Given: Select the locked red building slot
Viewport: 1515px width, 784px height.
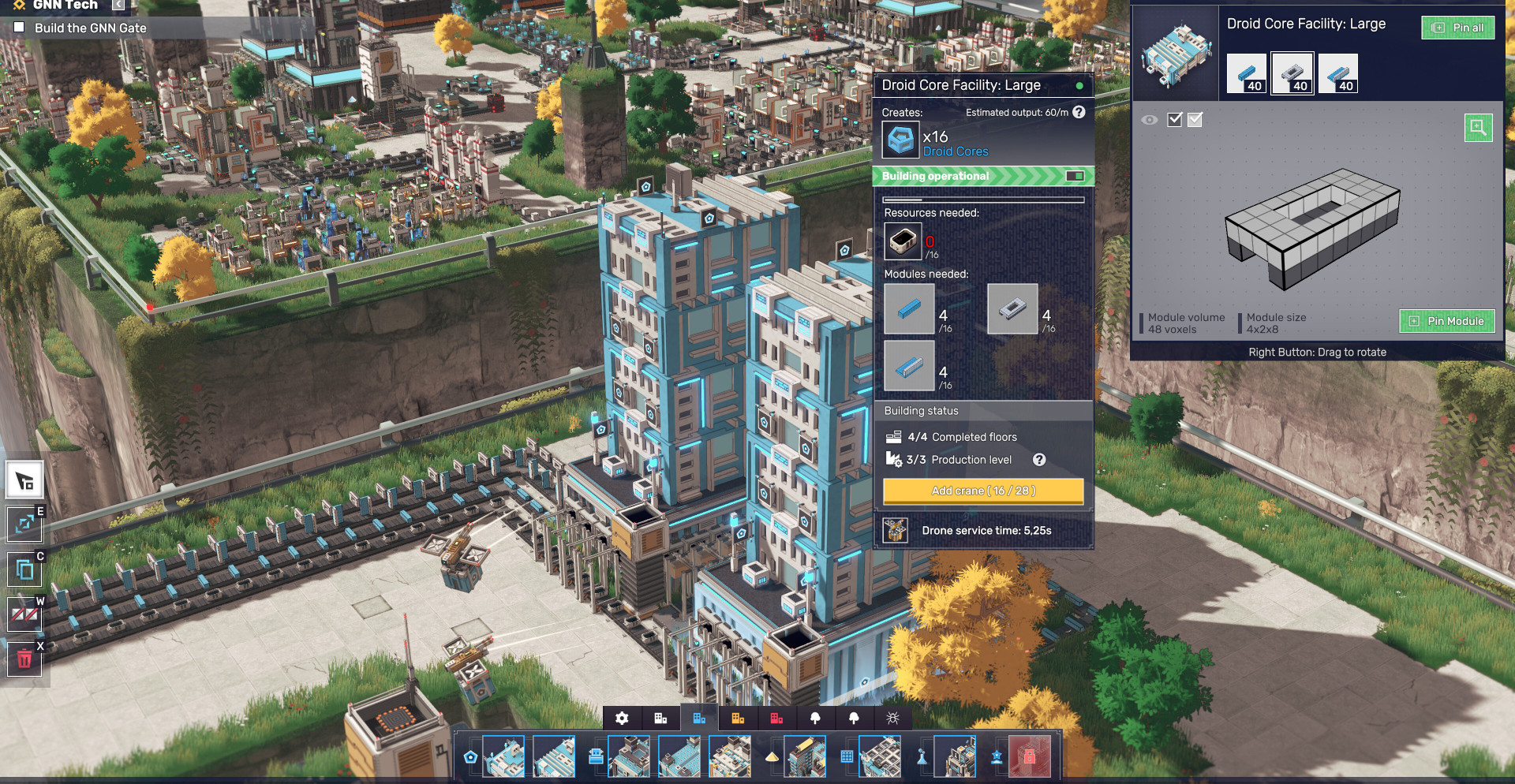Looking at the screenshot, I should 1029,756.
